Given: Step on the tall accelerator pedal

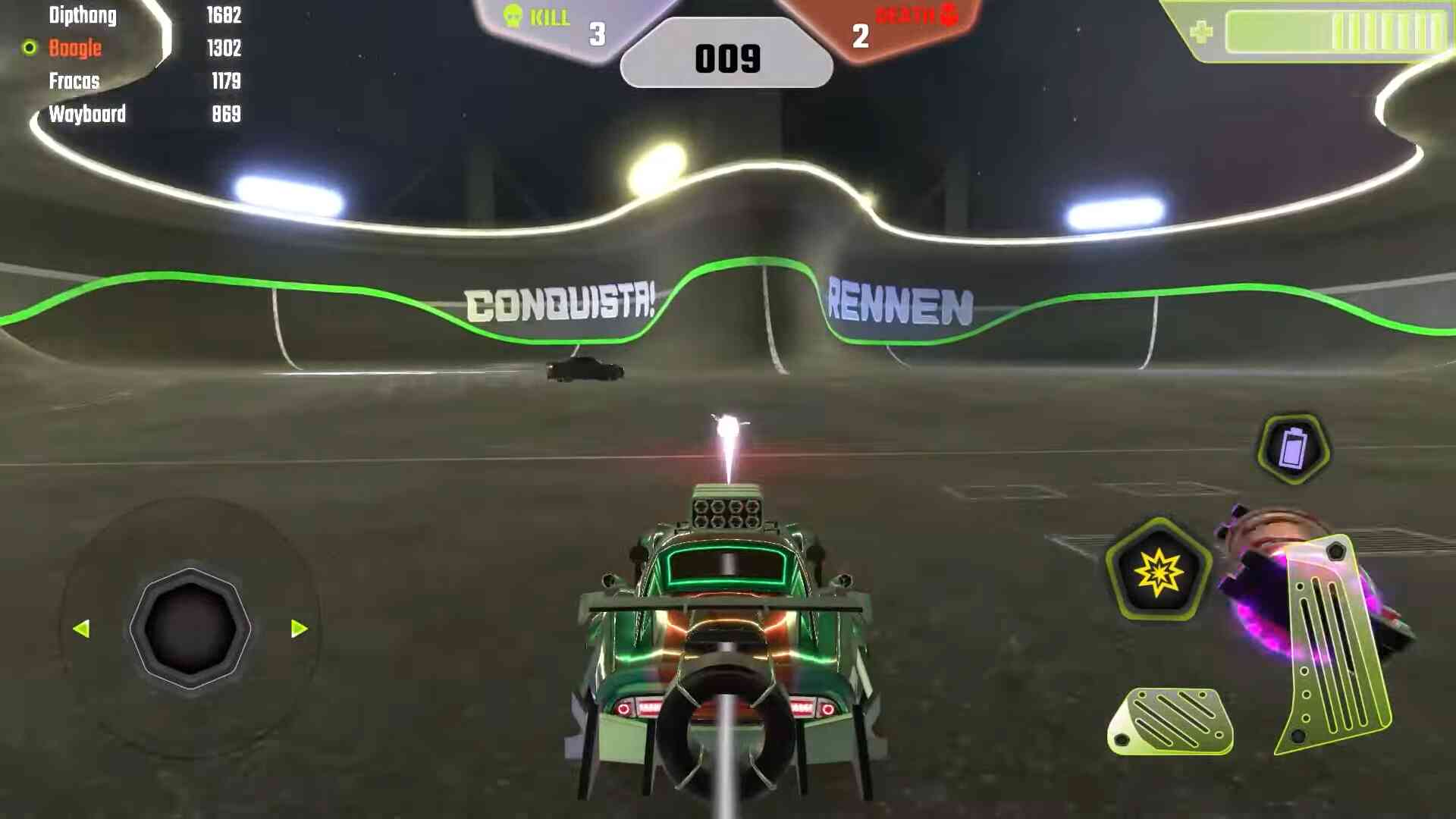Looking at the screenshot, I should pyautogui.click(x=1333, y=645).
